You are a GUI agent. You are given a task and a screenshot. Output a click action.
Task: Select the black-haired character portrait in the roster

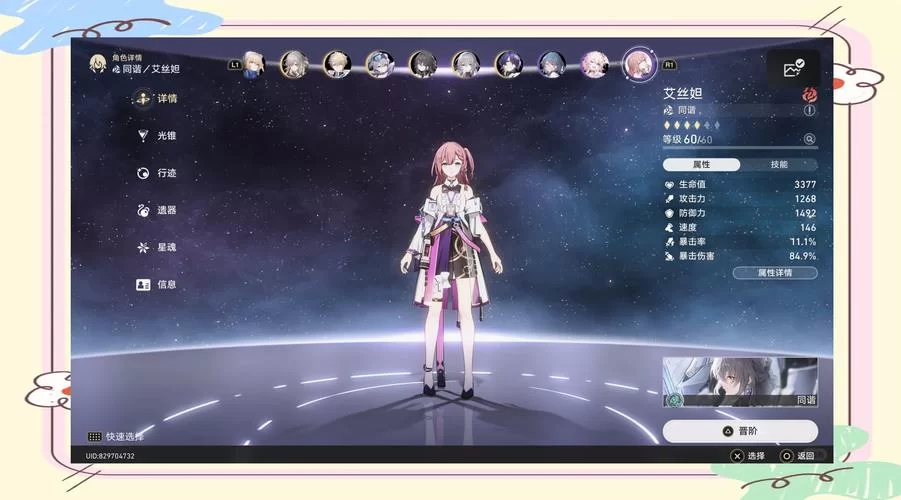coord(423,65)
